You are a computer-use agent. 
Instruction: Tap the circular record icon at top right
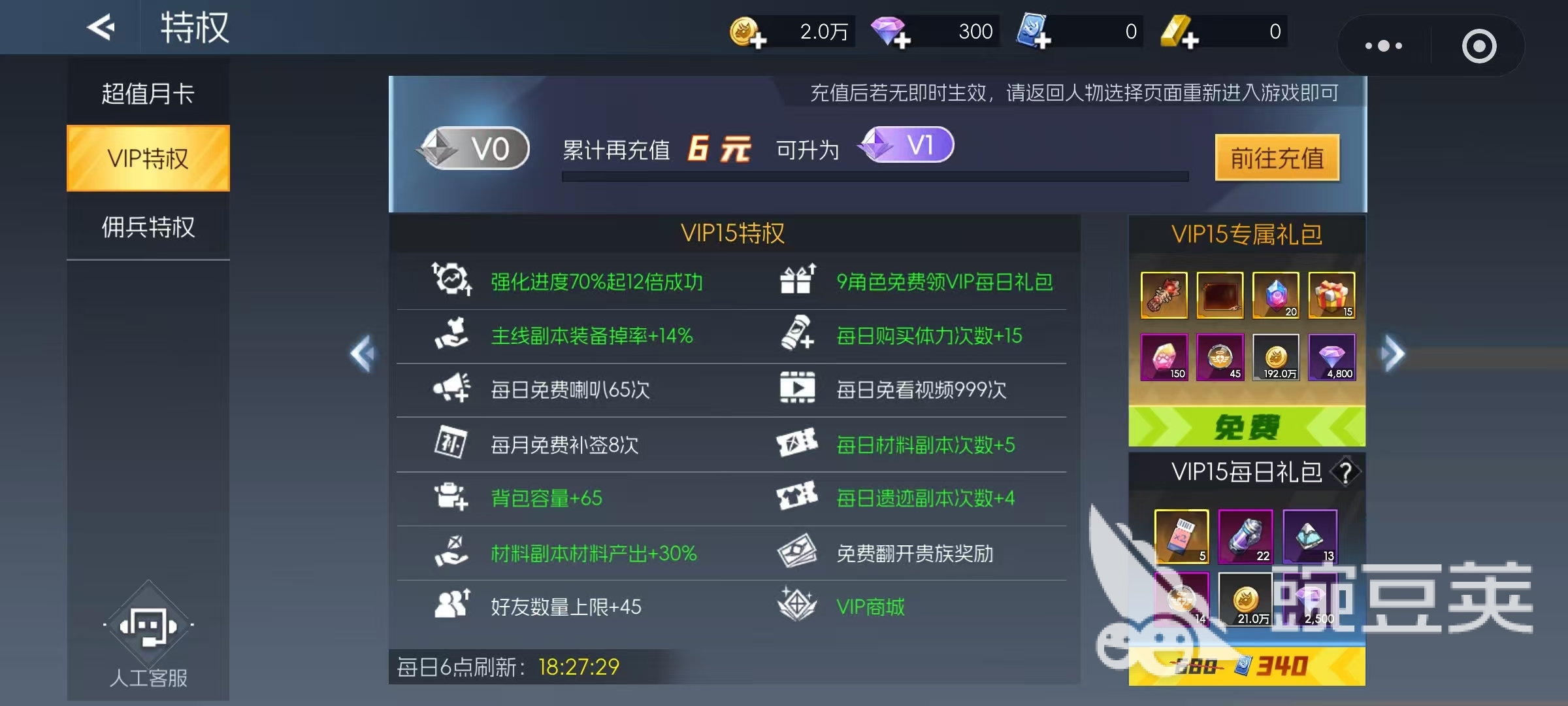(1479, 46)
